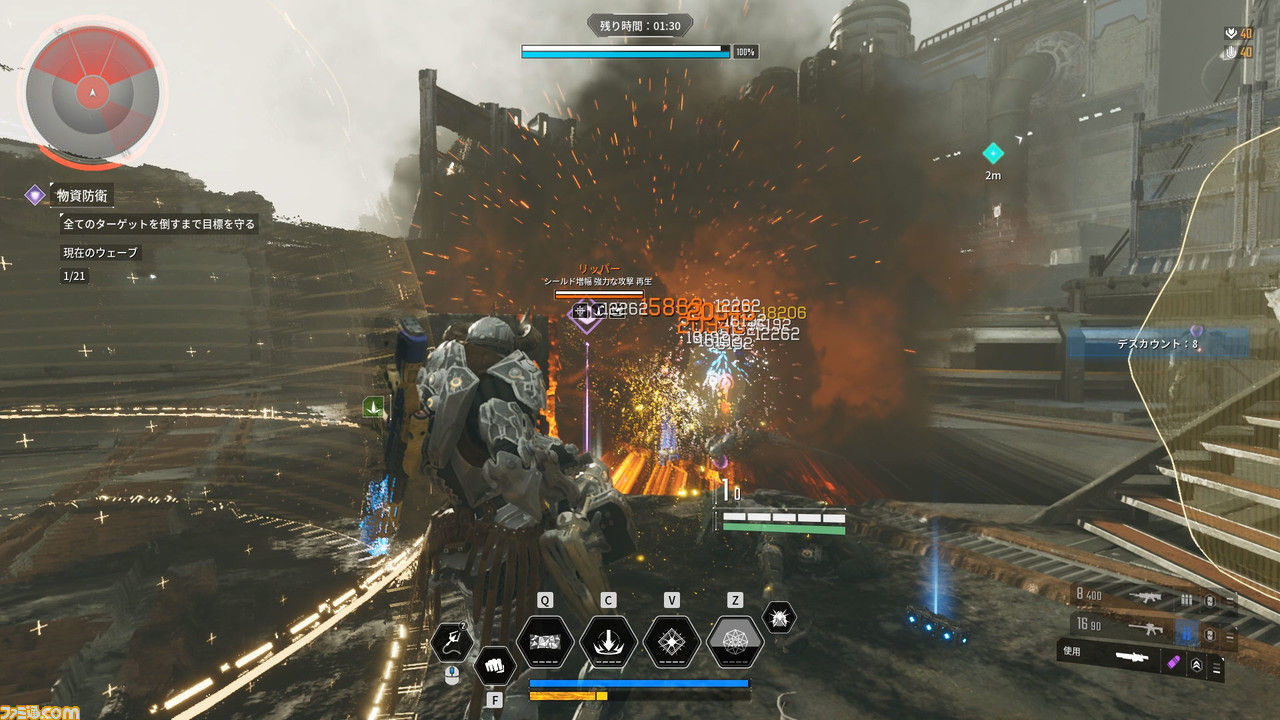
Task: Cast the V skill with diamond starburst icon
Action: tap(672, 642)
